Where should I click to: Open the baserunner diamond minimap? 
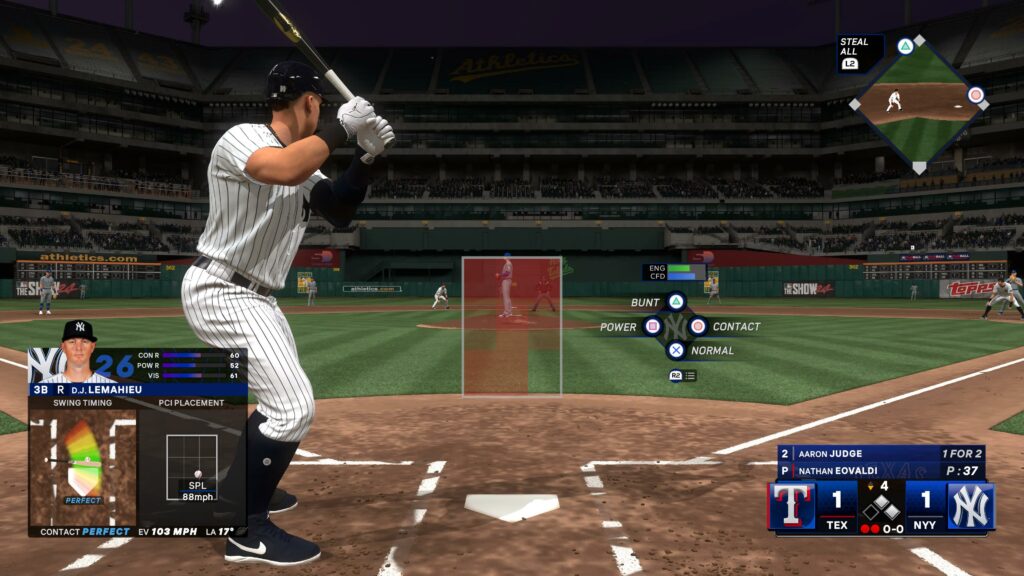pos(918,102)
